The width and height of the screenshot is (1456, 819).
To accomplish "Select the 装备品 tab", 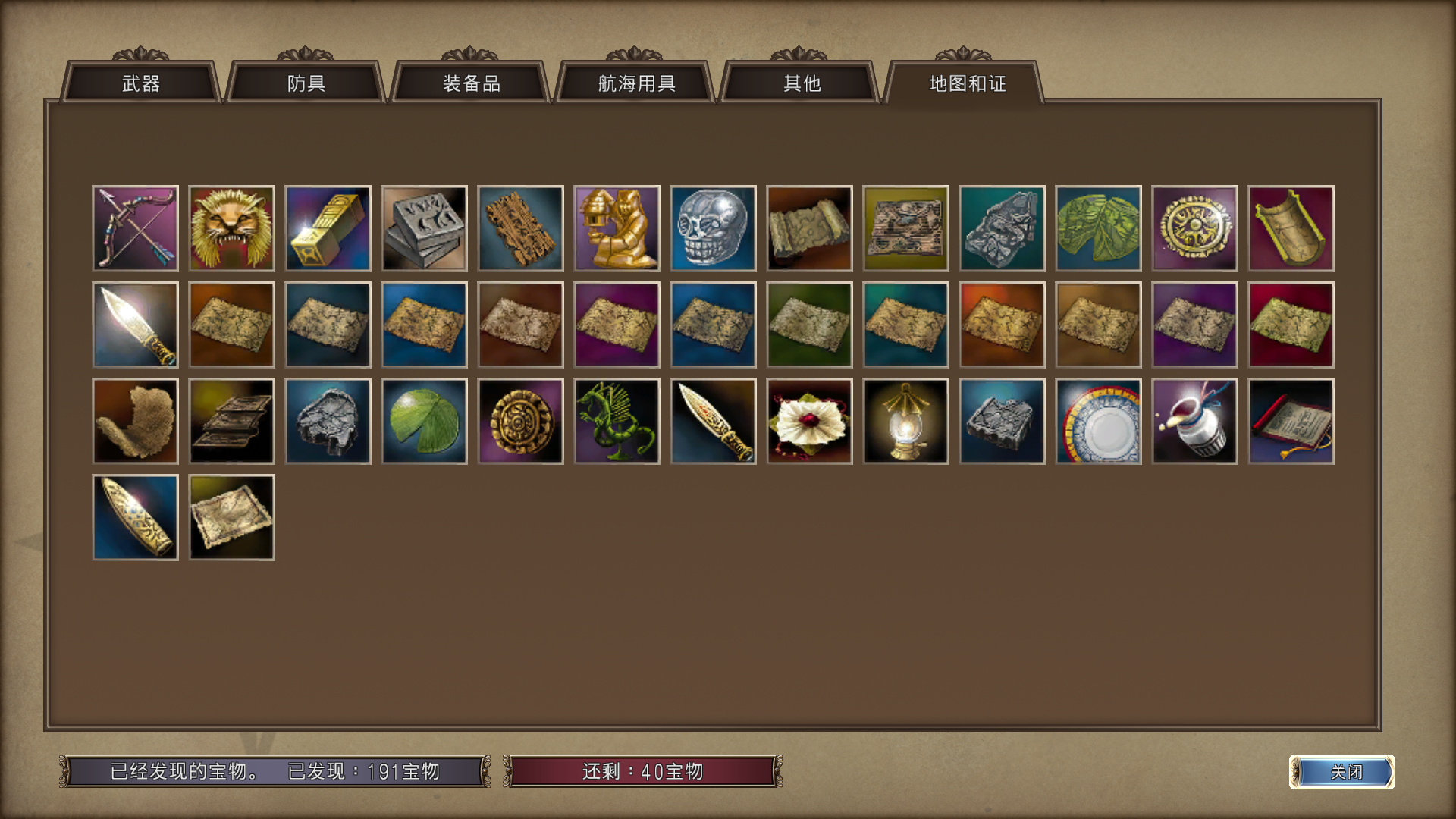I will [x=471, y=83].
